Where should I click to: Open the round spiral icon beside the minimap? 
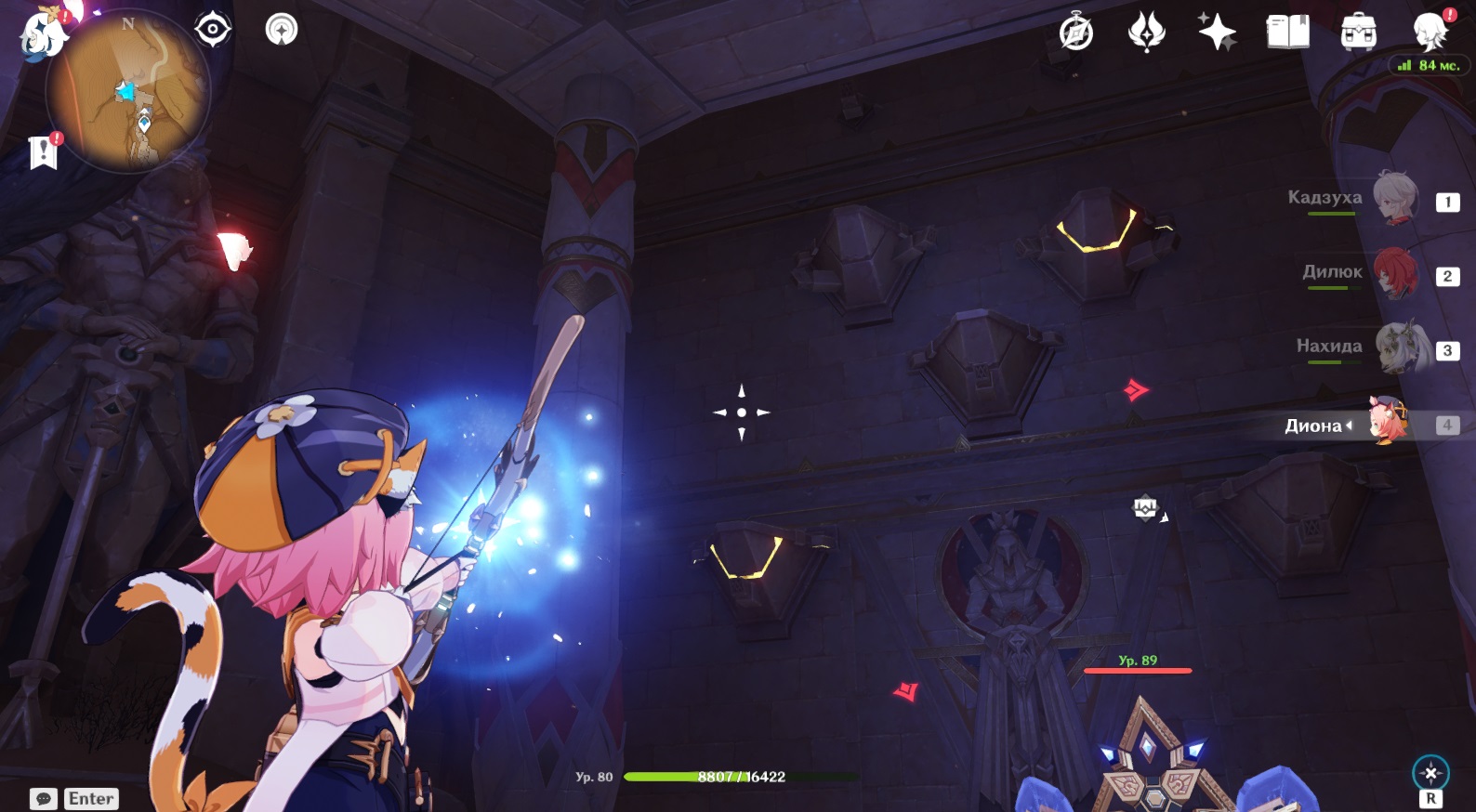pyautogui.click(x=282, y=30)
